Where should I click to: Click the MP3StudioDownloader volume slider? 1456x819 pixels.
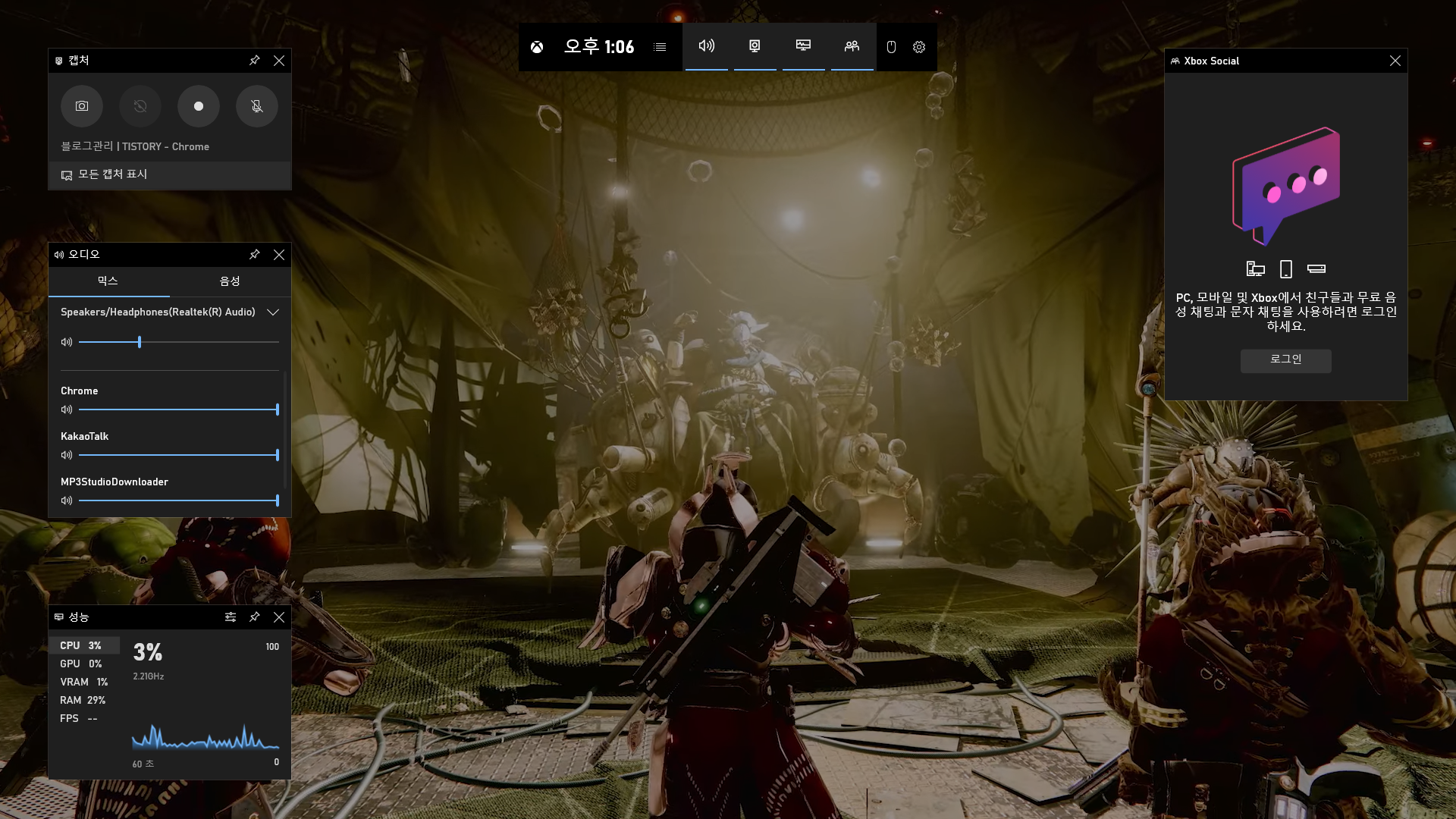179,500
